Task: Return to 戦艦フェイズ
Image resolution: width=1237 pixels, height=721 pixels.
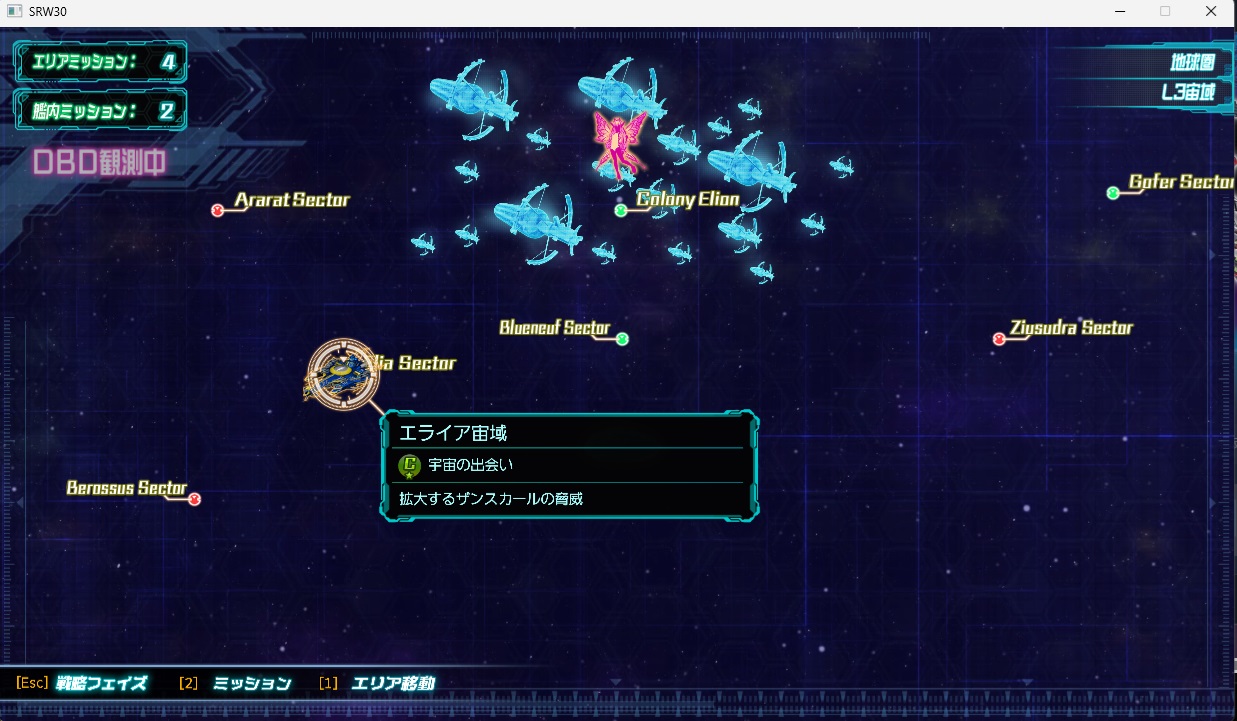Action: tap(100, 684)
